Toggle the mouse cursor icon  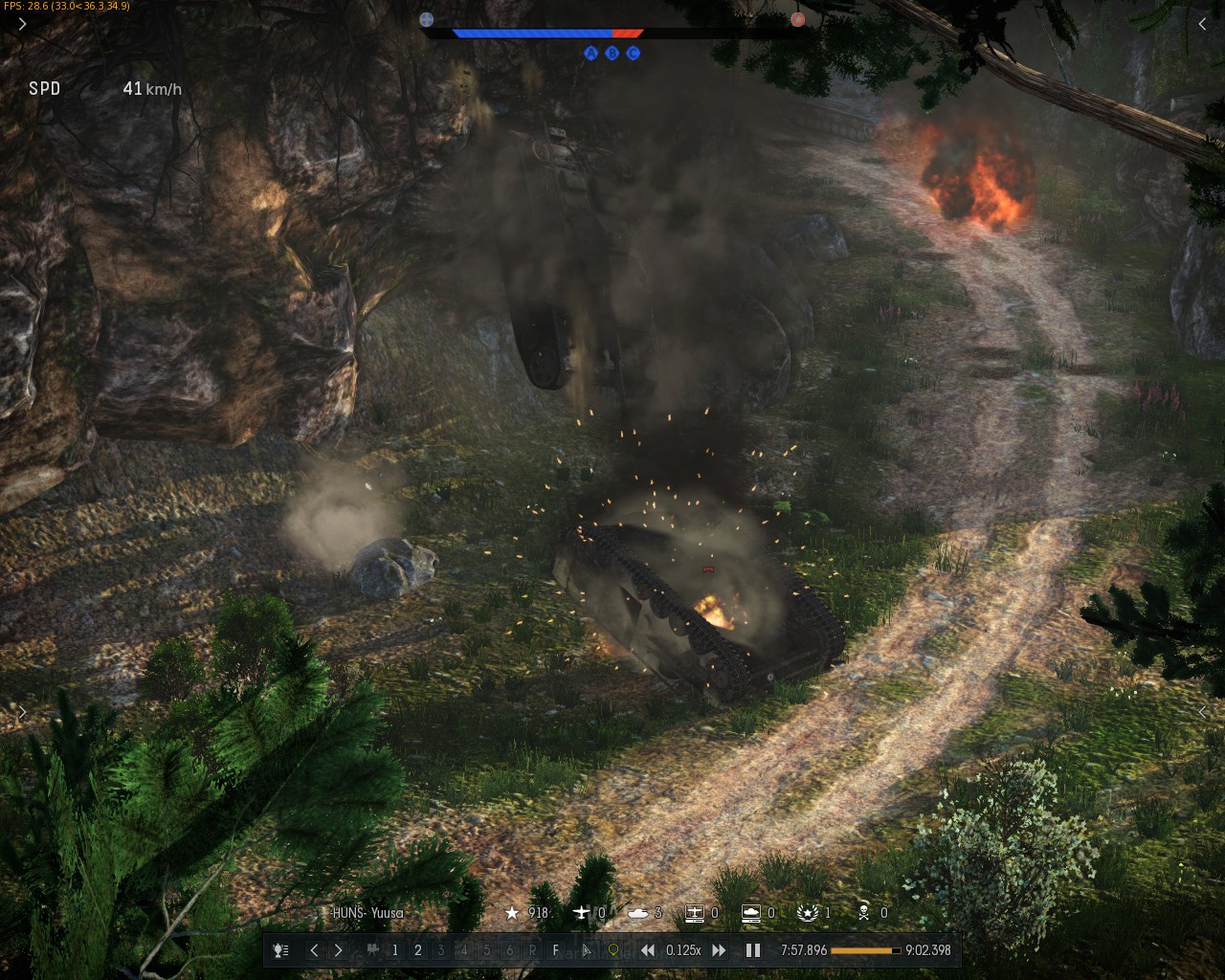(587, 950)
